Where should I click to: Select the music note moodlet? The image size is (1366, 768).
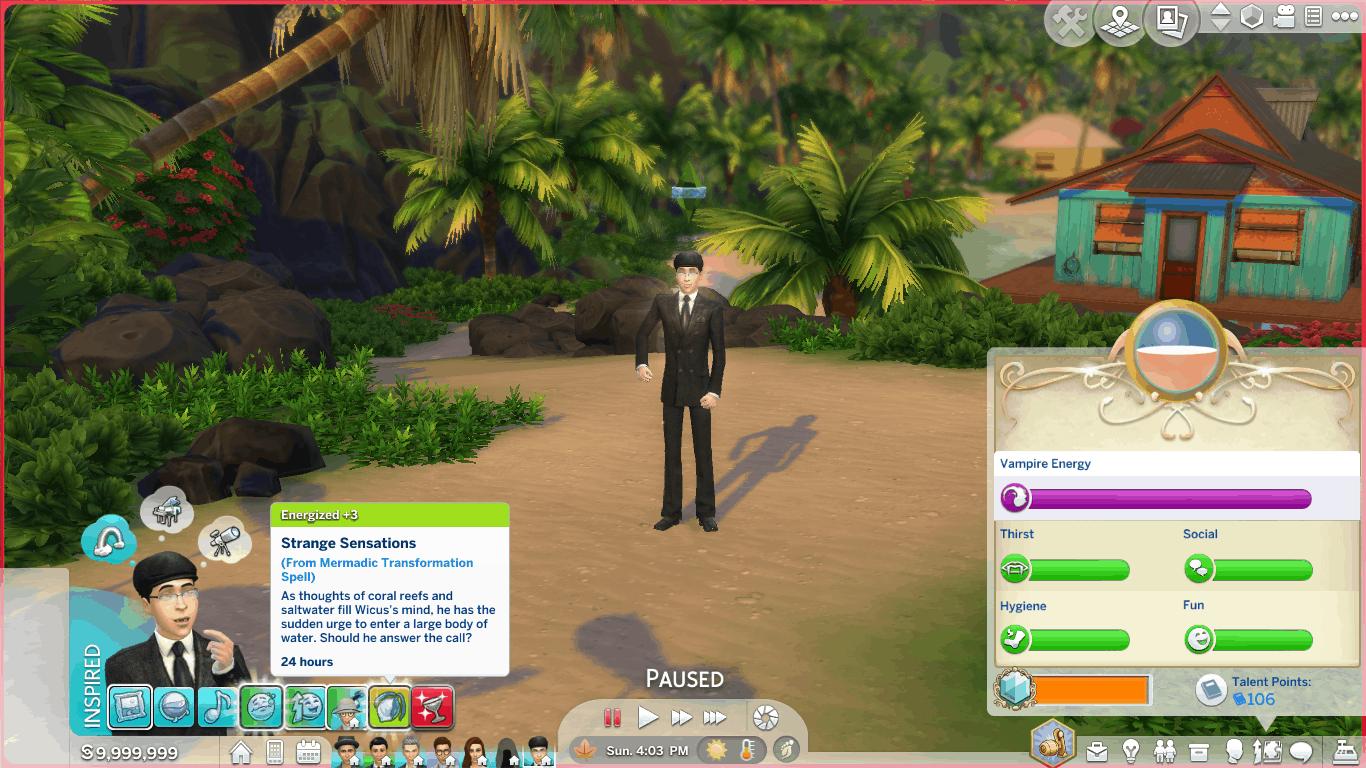(217, 707)
